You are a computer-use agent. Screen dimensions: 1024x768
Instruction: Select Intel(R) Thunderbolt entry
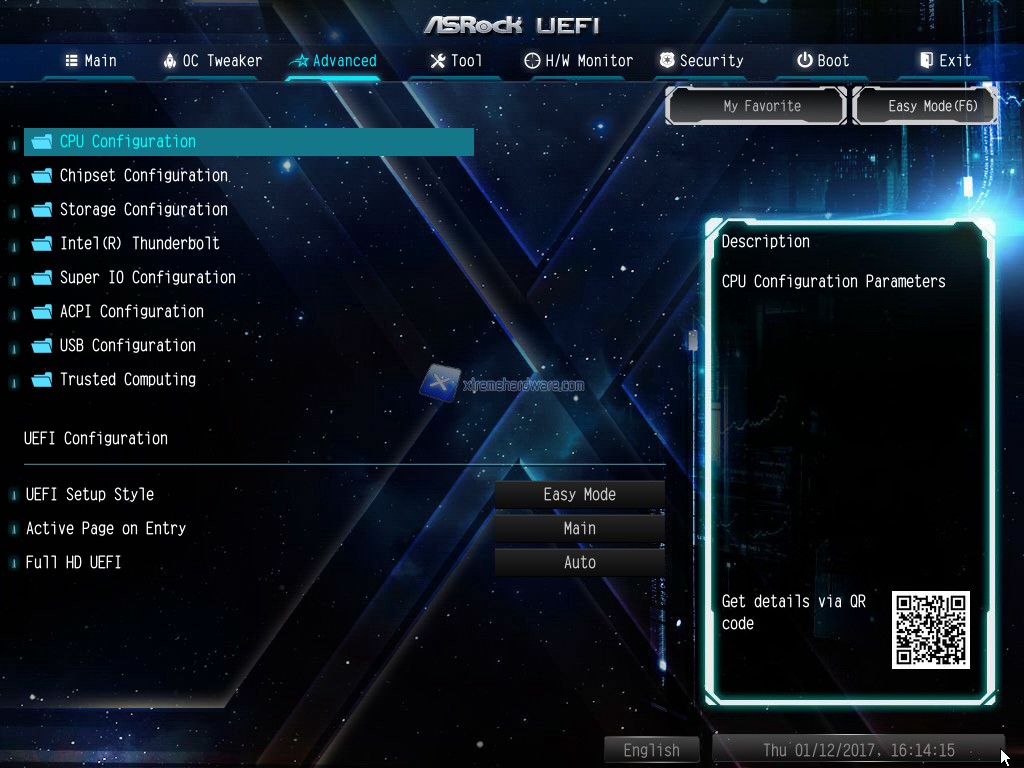[139, 244]
